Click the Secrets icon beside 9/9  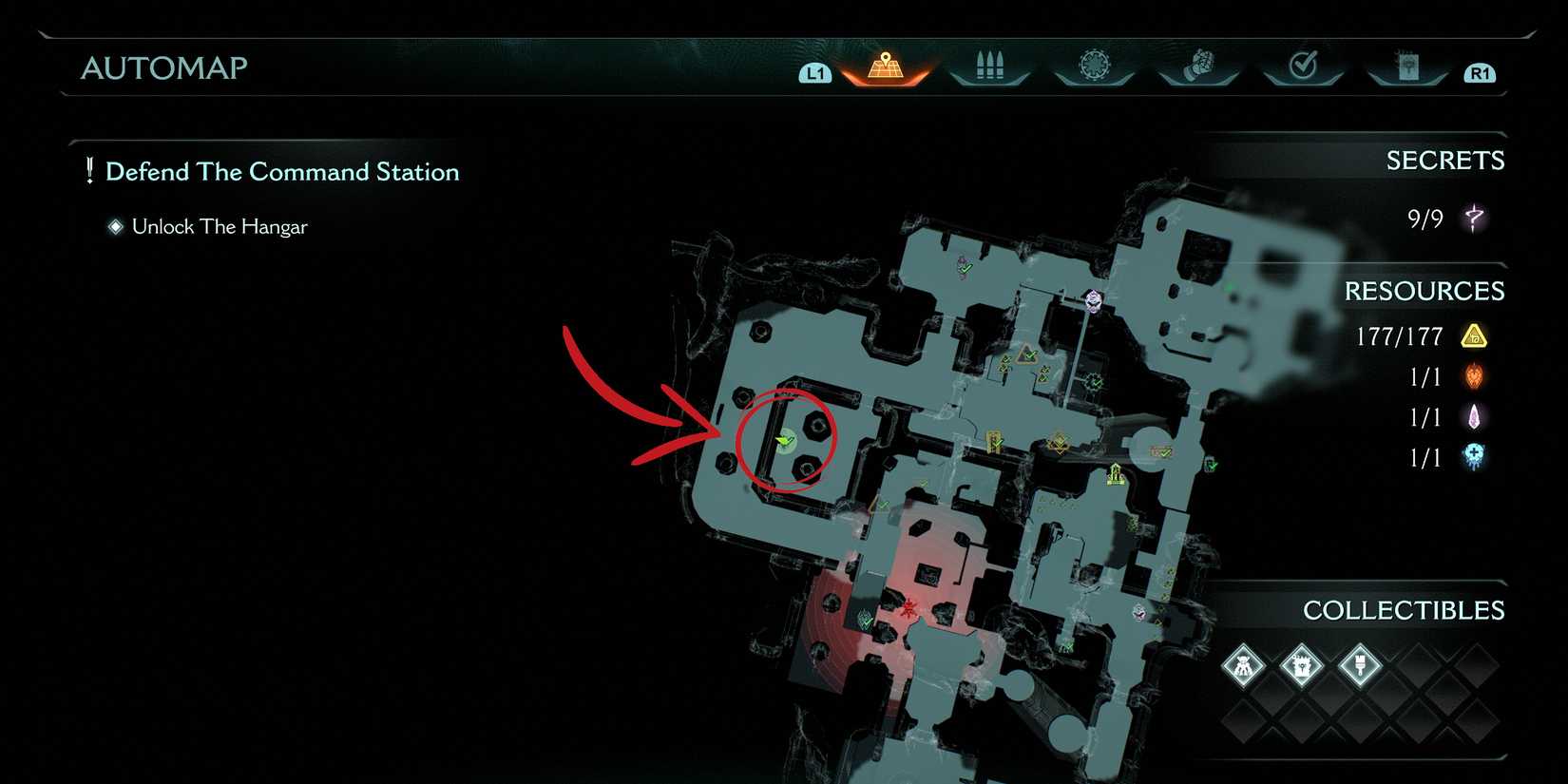click(x=1473, y=217)
